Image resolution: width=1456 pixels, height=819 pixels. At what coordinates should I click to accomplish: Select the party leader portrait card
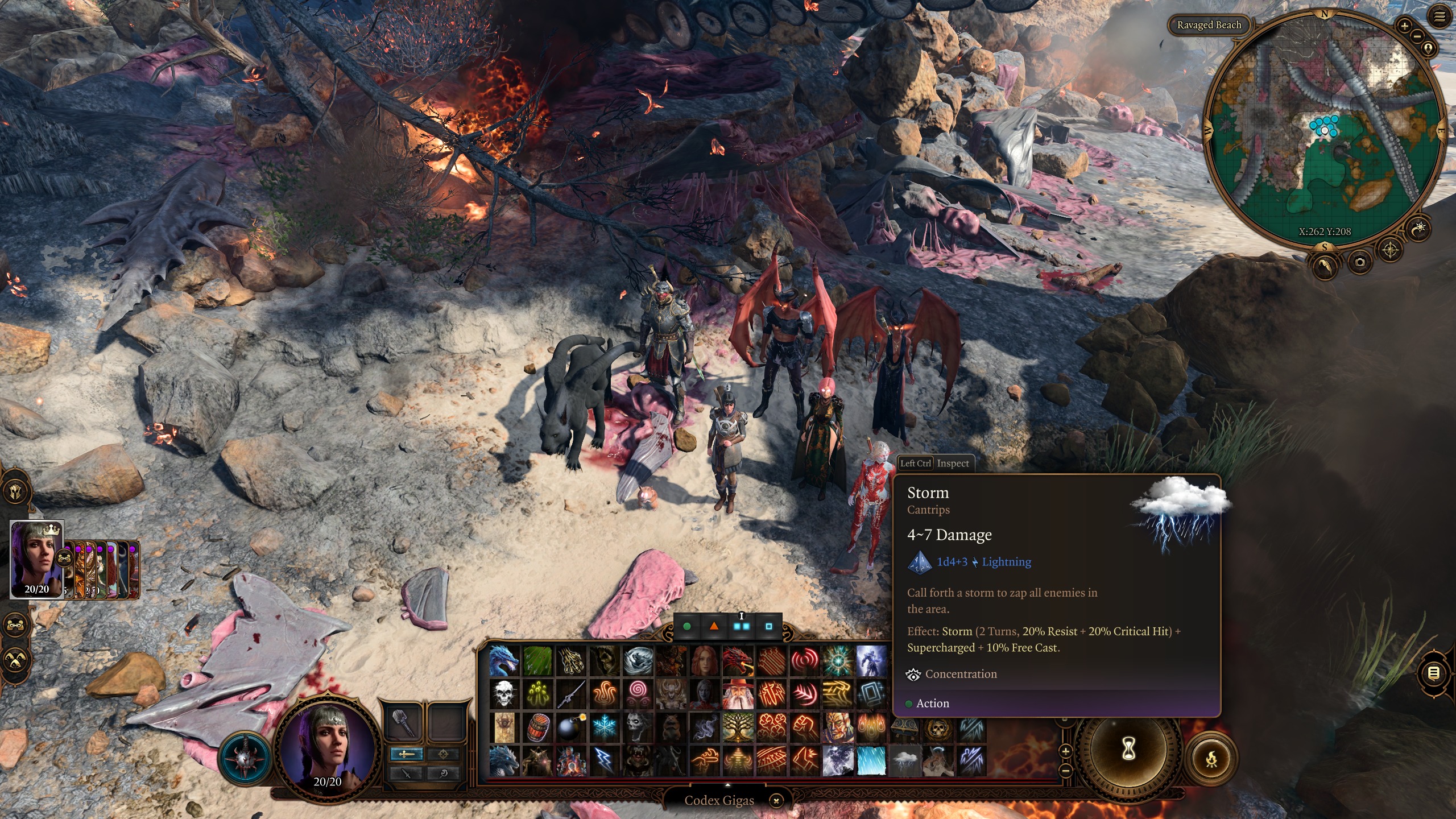37,559
